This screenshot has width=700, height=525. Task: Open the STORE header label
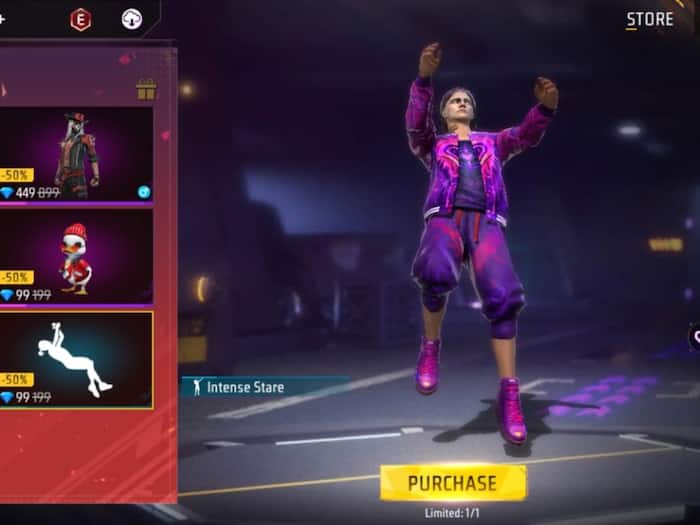649,20
